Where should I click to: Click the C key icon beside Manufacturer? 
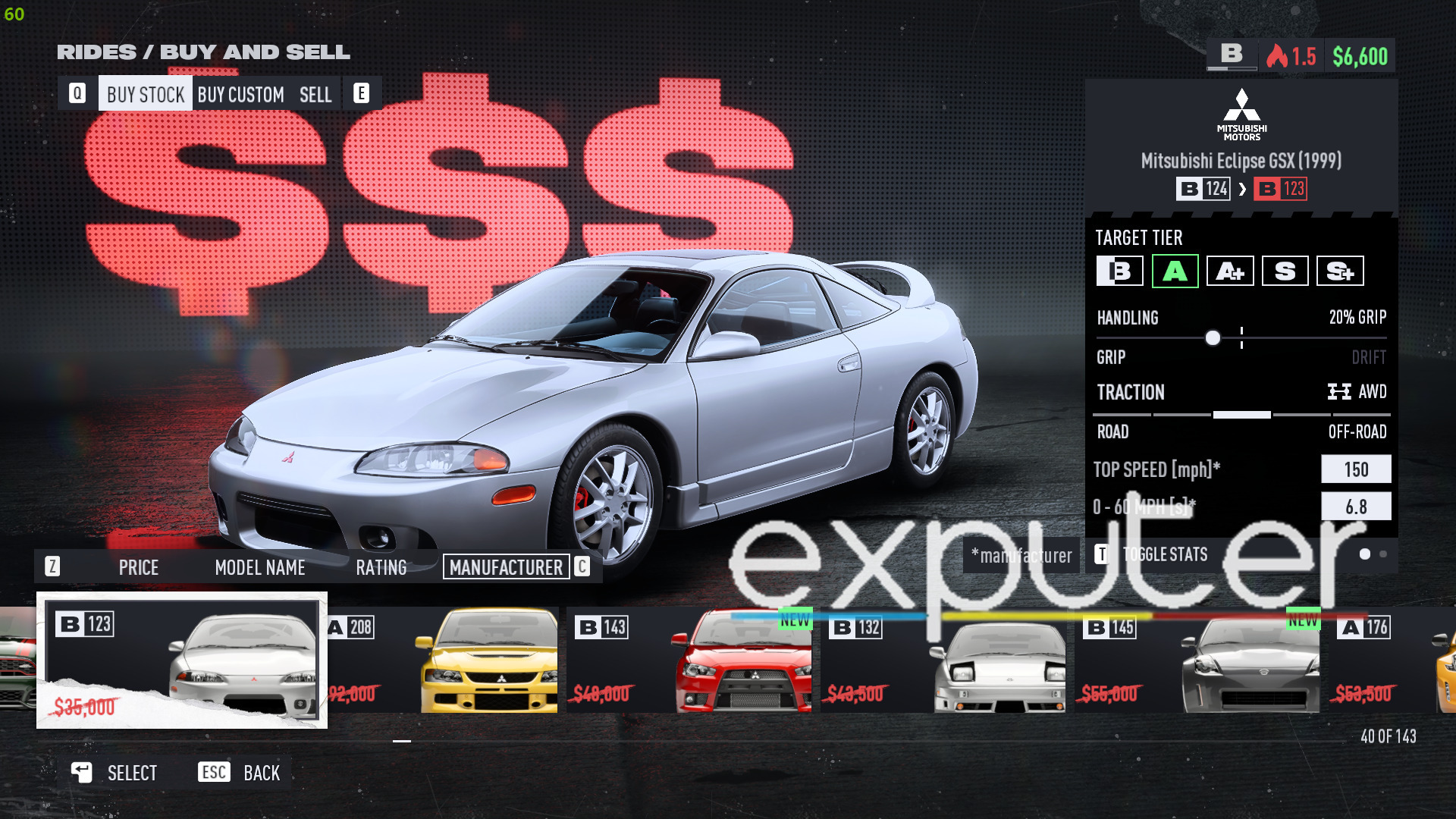pyautogui.click(x=581, y=567)
